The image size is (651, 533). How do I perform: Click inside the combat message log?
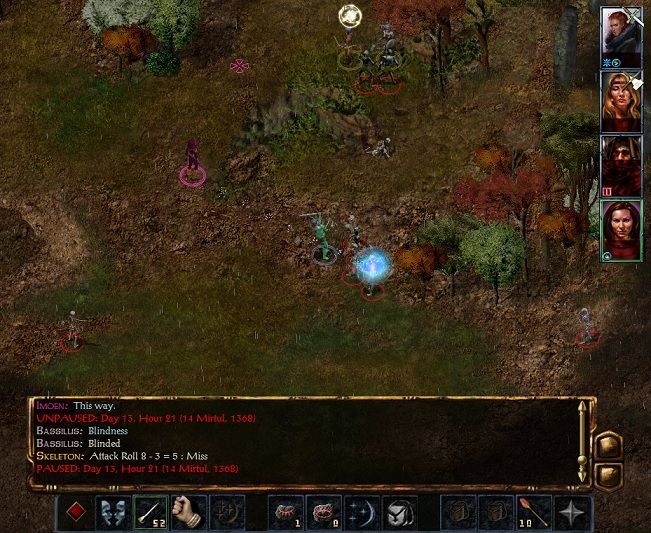coord(300,440)
